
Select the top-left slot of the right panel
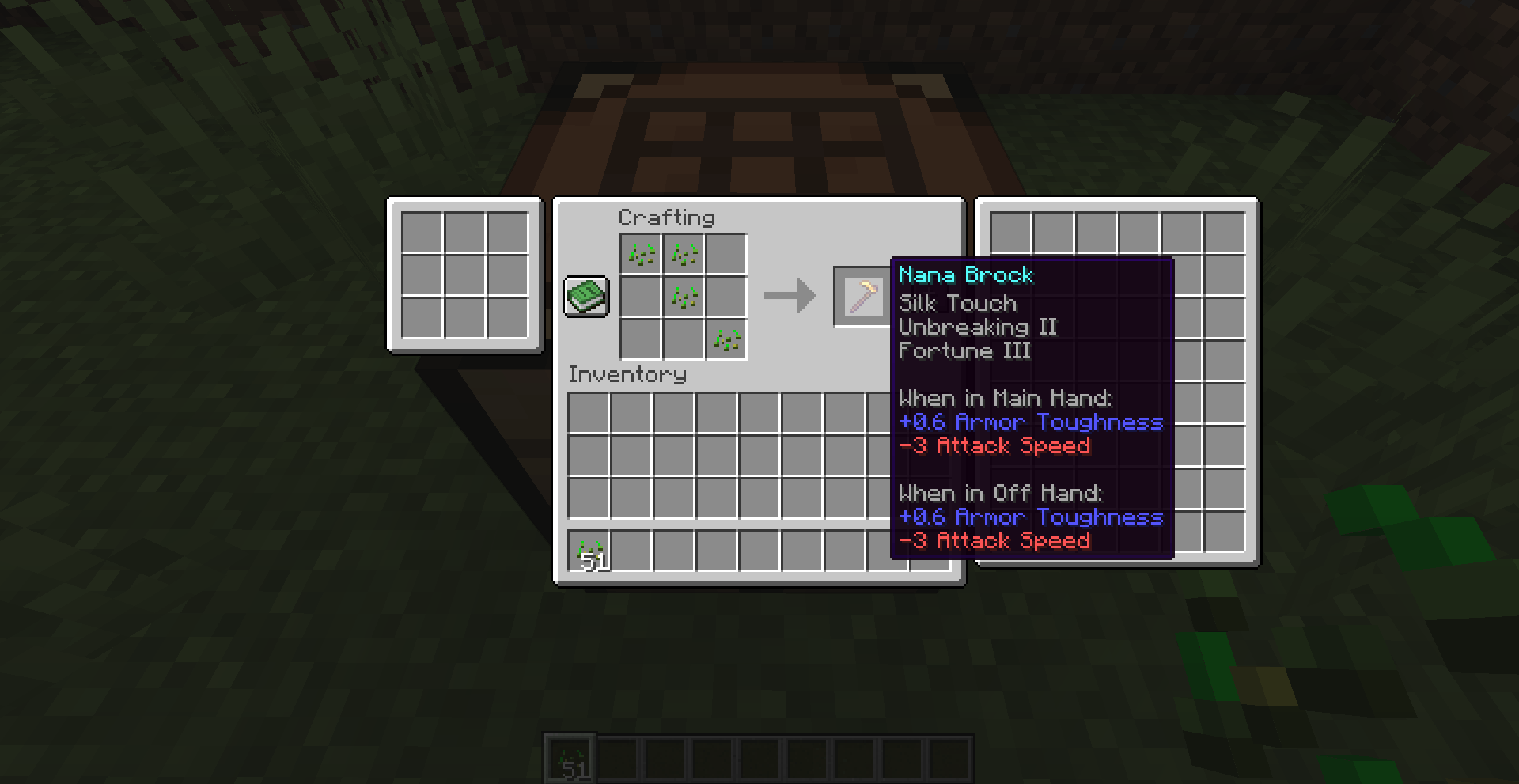(x=1010, y=233)
